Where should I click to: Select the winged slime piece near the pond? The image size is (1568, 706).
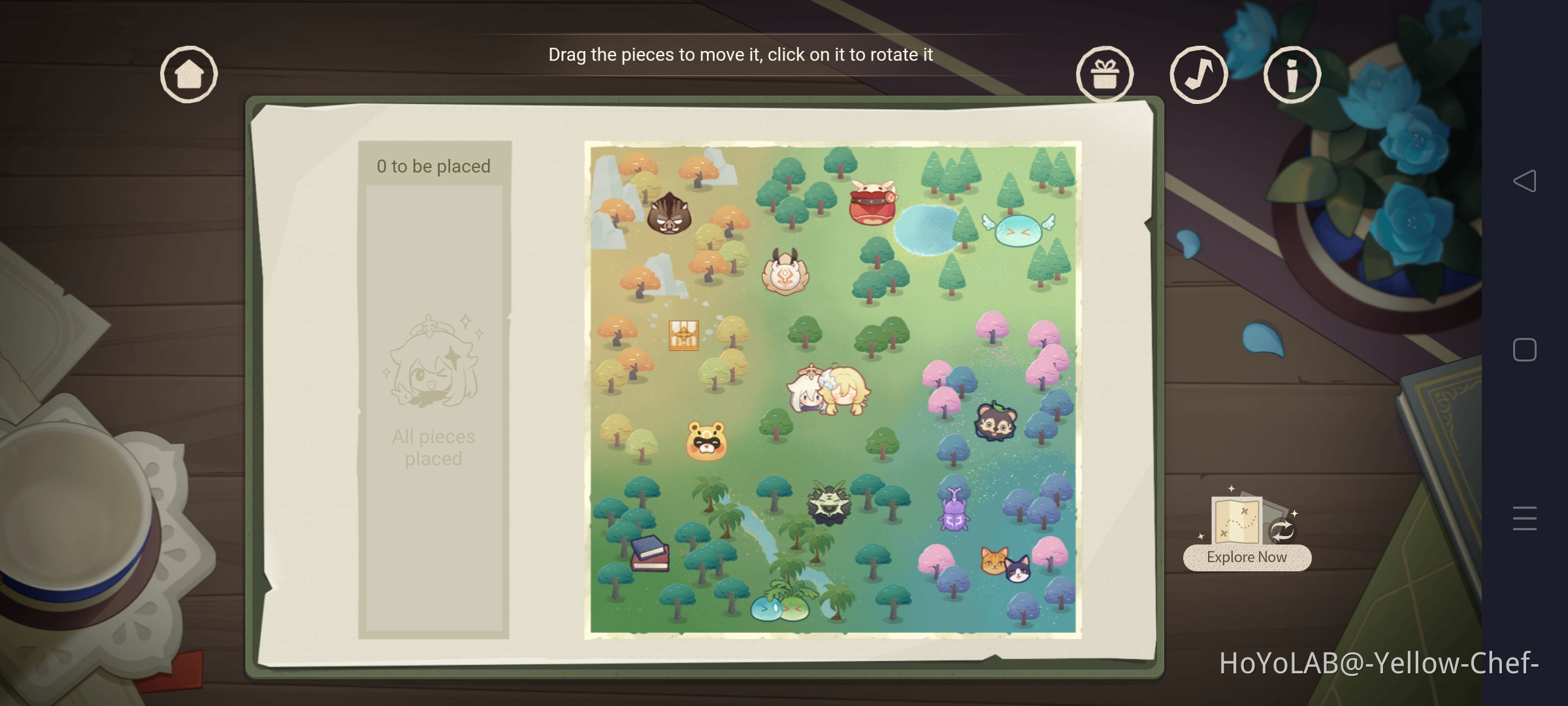click(1017, 230)
